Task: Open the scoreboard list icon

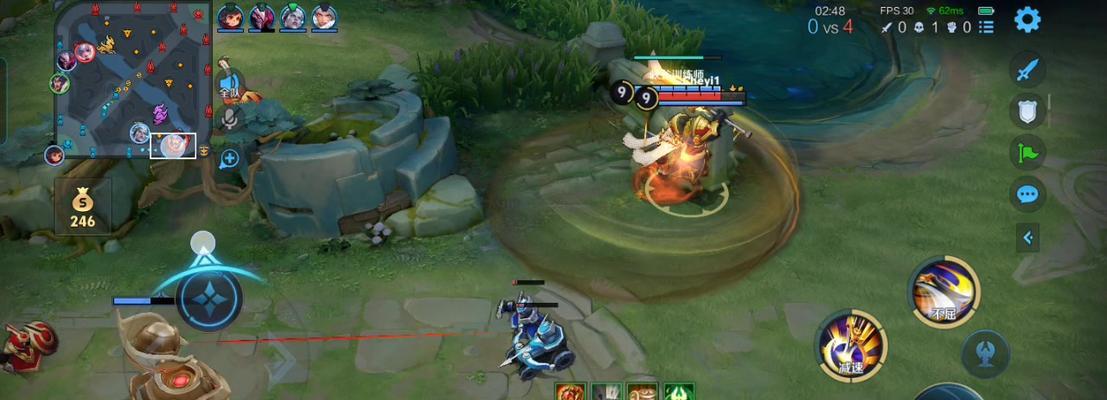Action: 987,27
